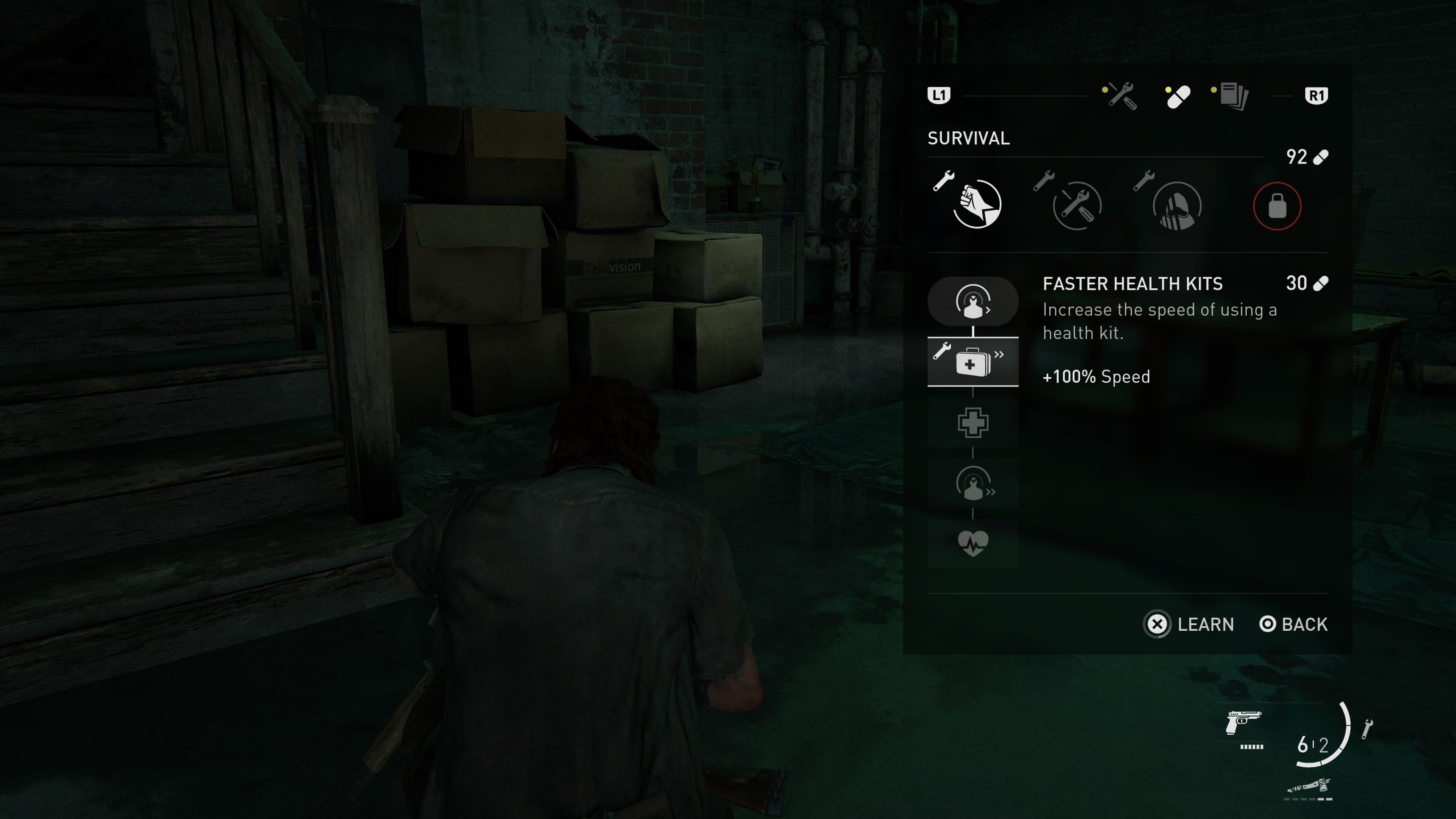Click the locked padlock skill branch

[x=1277, y=206]
